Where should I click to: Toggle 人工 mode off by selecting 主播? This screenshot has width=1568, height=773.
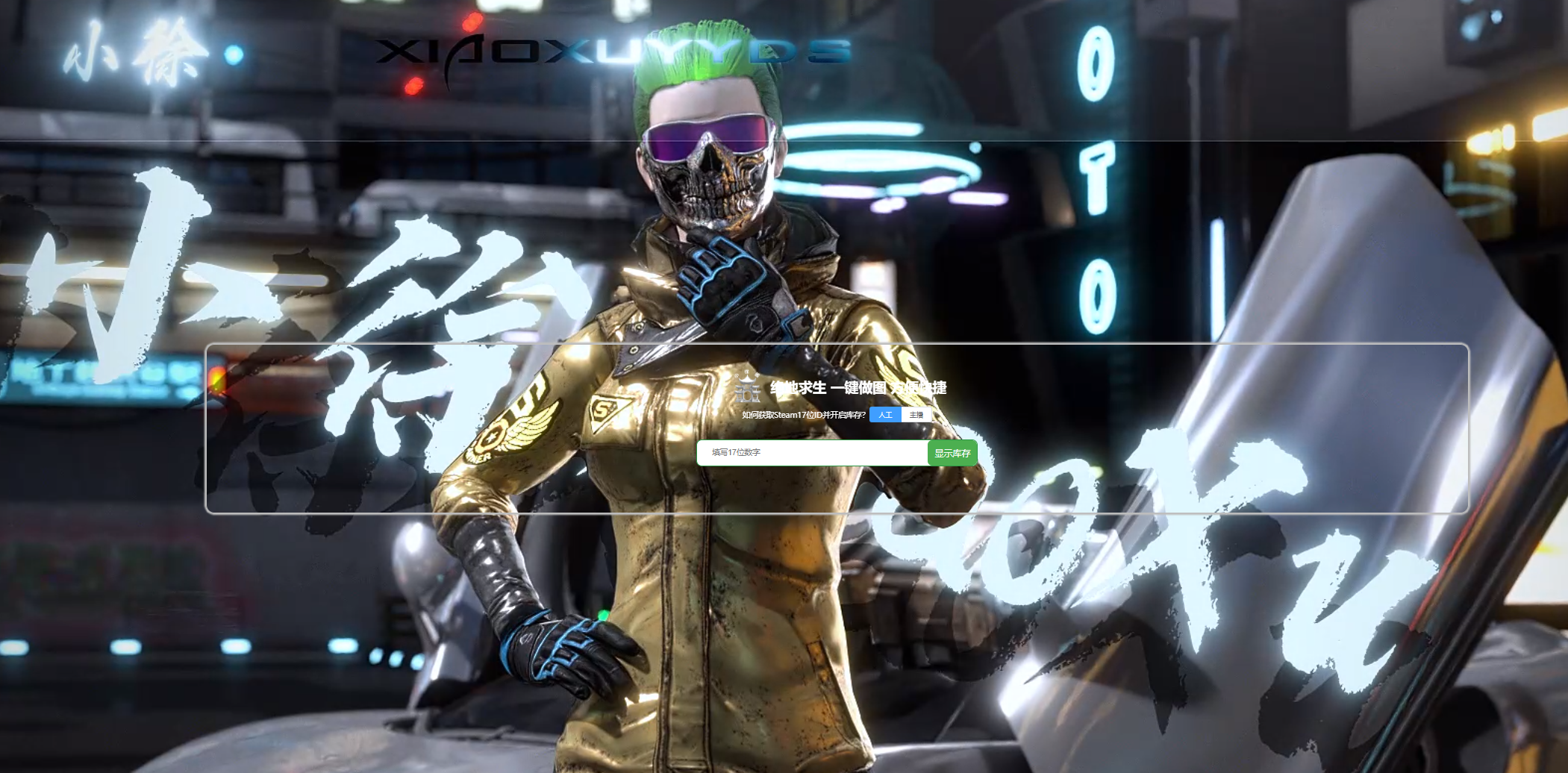click(x=917, y=416)
